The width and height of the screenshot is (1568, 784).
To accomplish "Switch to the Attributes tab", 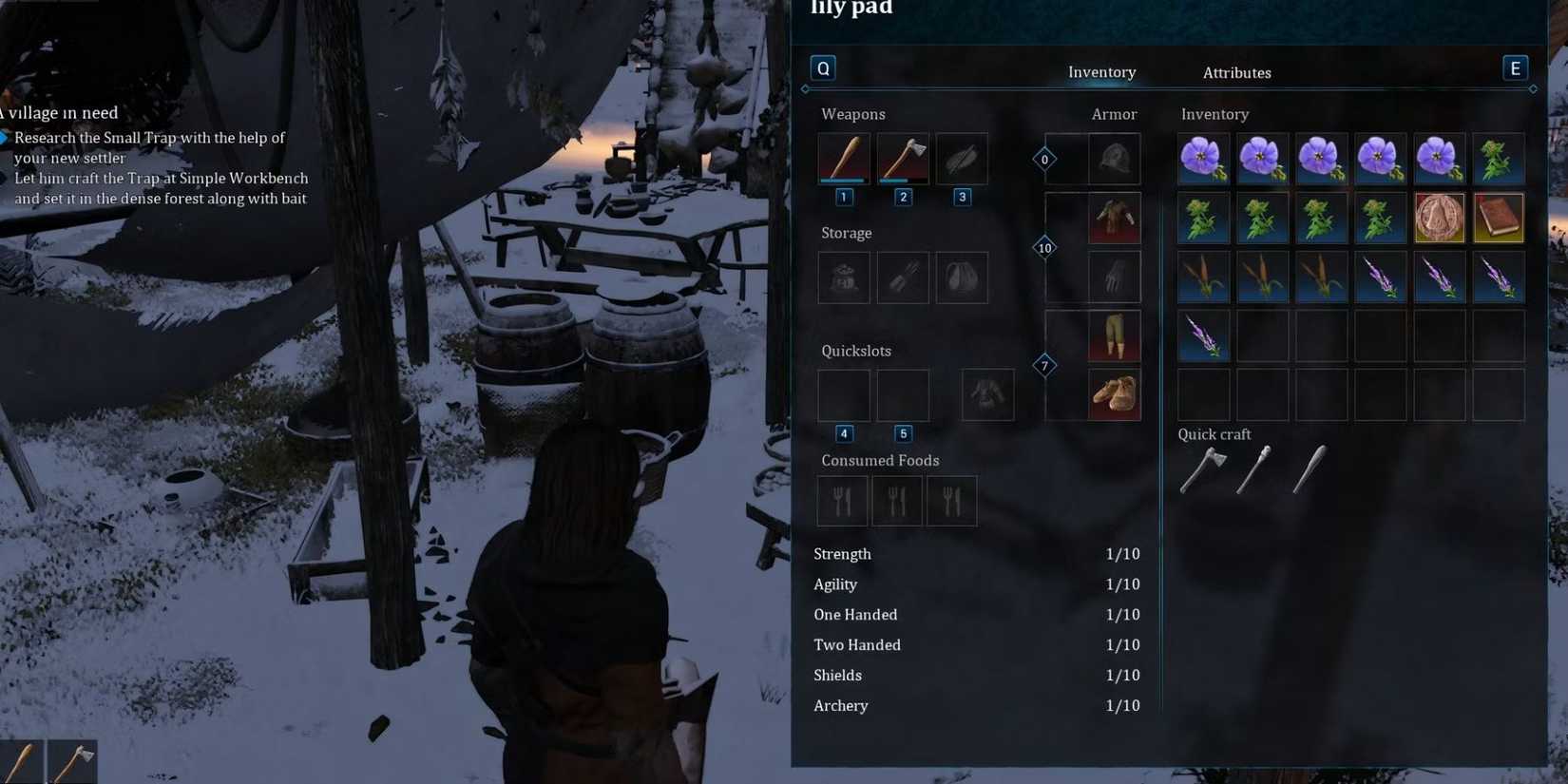I will point(1236,72).
